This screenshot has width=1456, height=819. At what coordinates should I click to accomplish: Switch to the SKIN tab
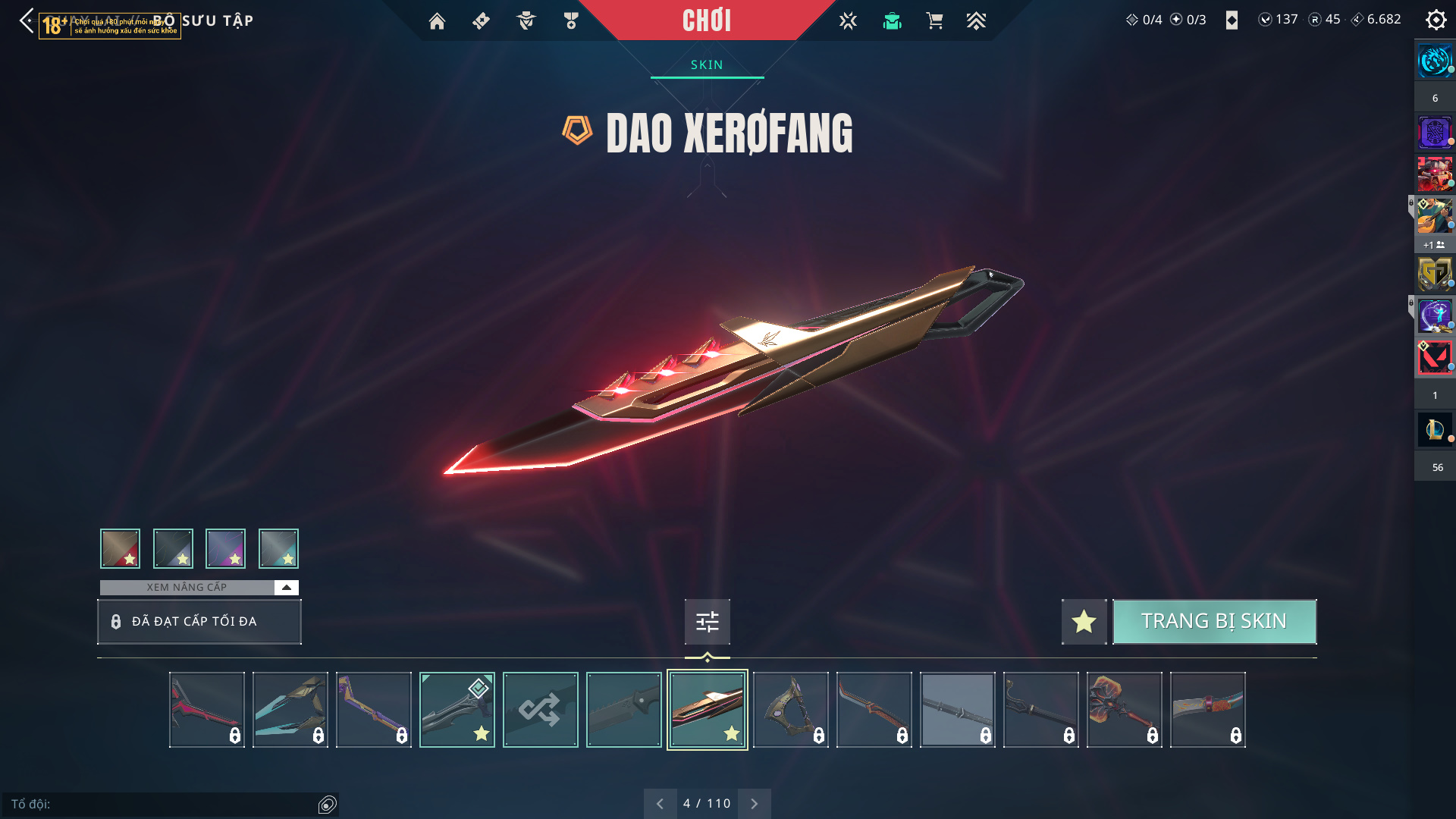tap(707, 65)
